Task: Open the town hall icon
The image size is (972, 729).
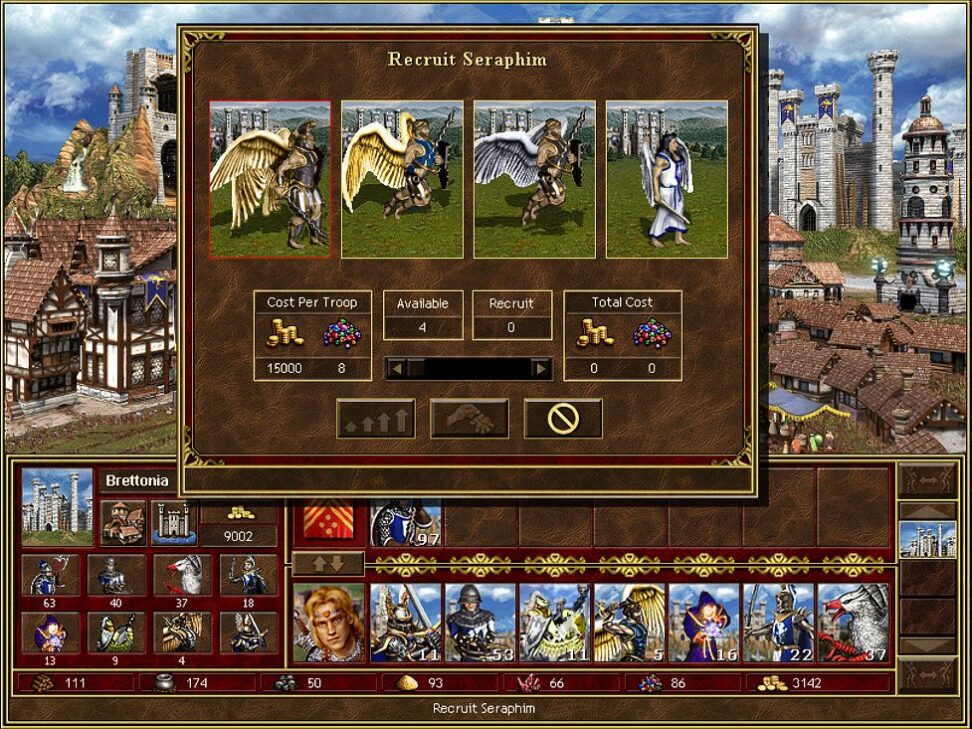Action: [x=122, y=522]
